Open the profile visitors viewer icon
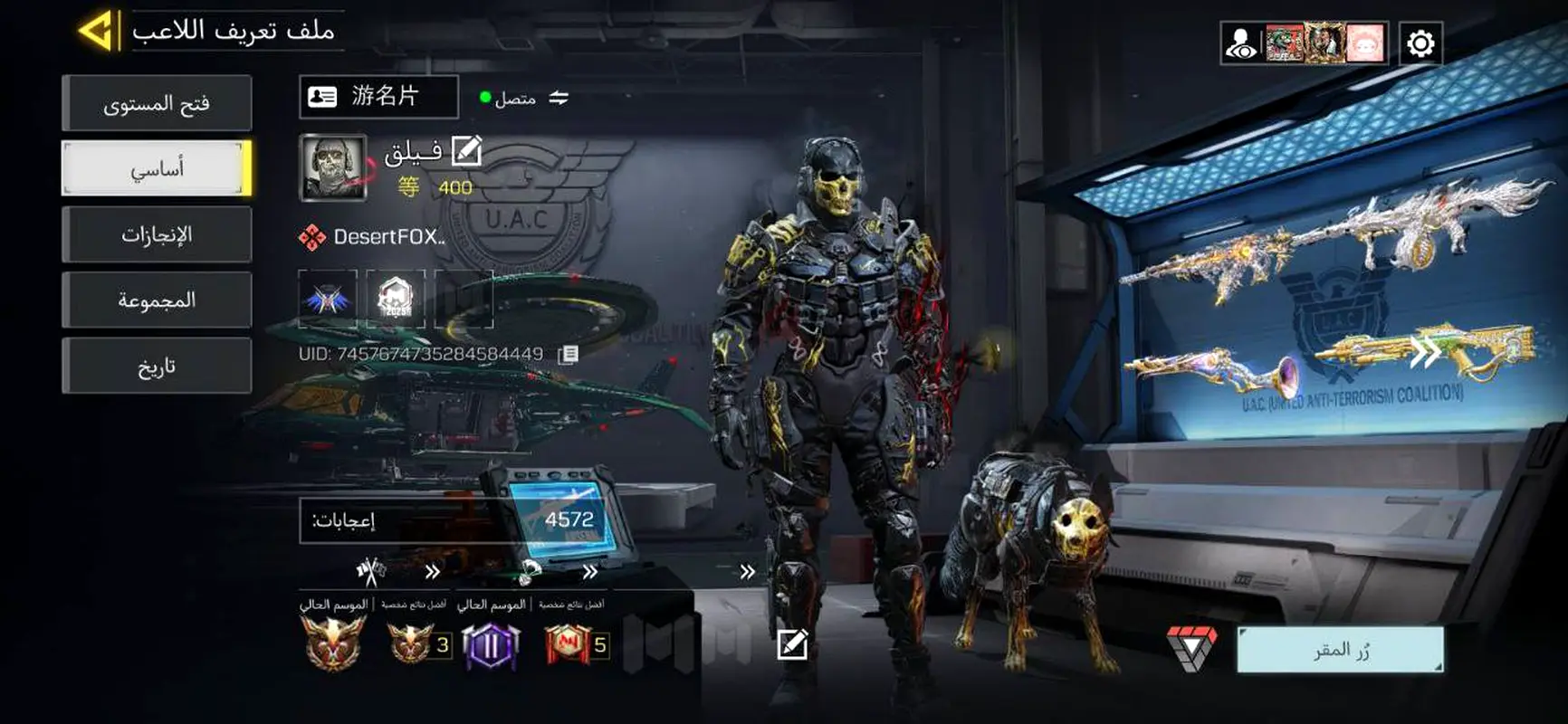The image size is (1568, 724). point(1240,43)
